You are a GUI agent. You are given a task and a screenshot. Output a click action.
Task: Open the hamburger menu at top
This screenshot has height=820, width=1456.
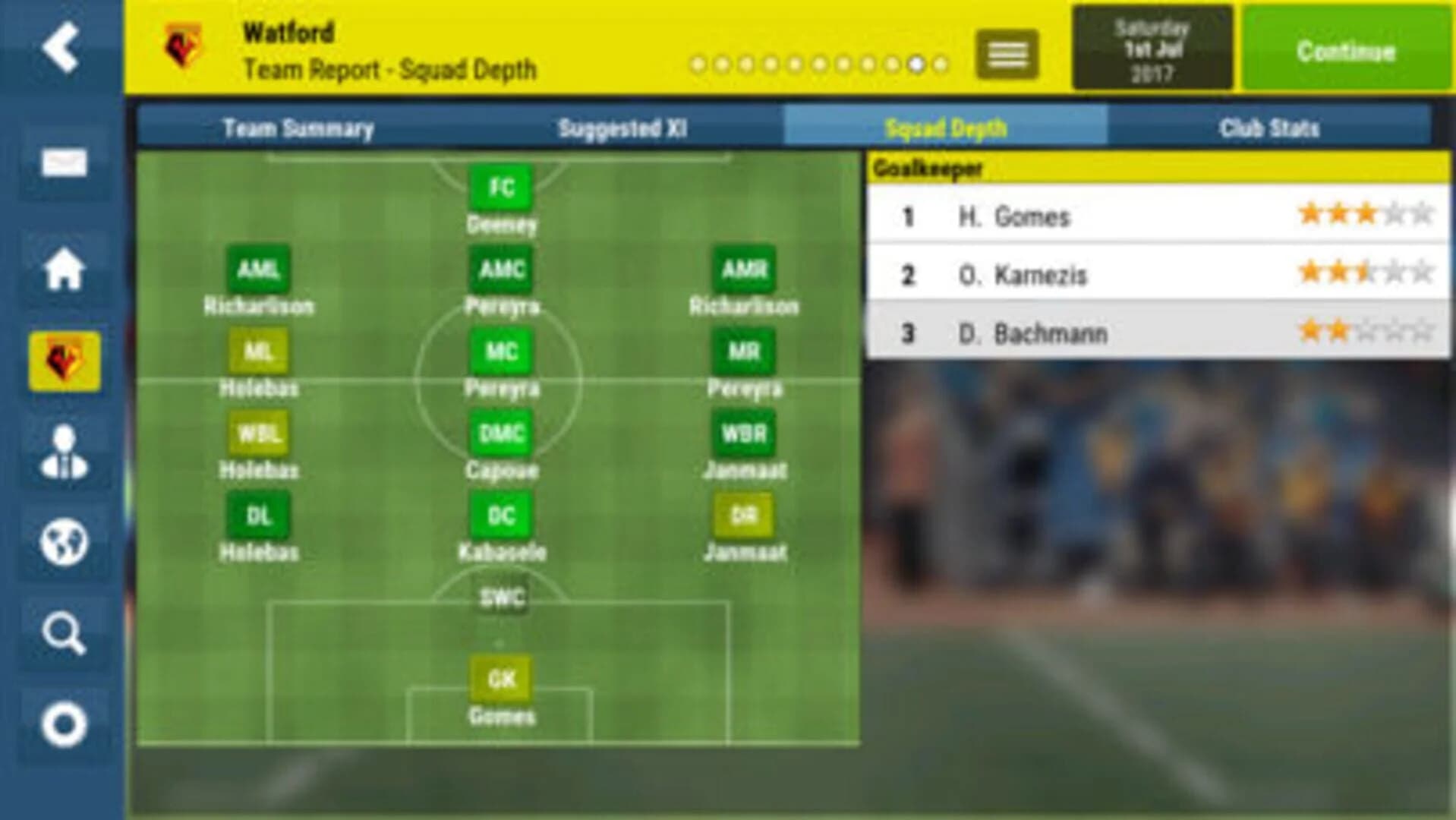1007,55
